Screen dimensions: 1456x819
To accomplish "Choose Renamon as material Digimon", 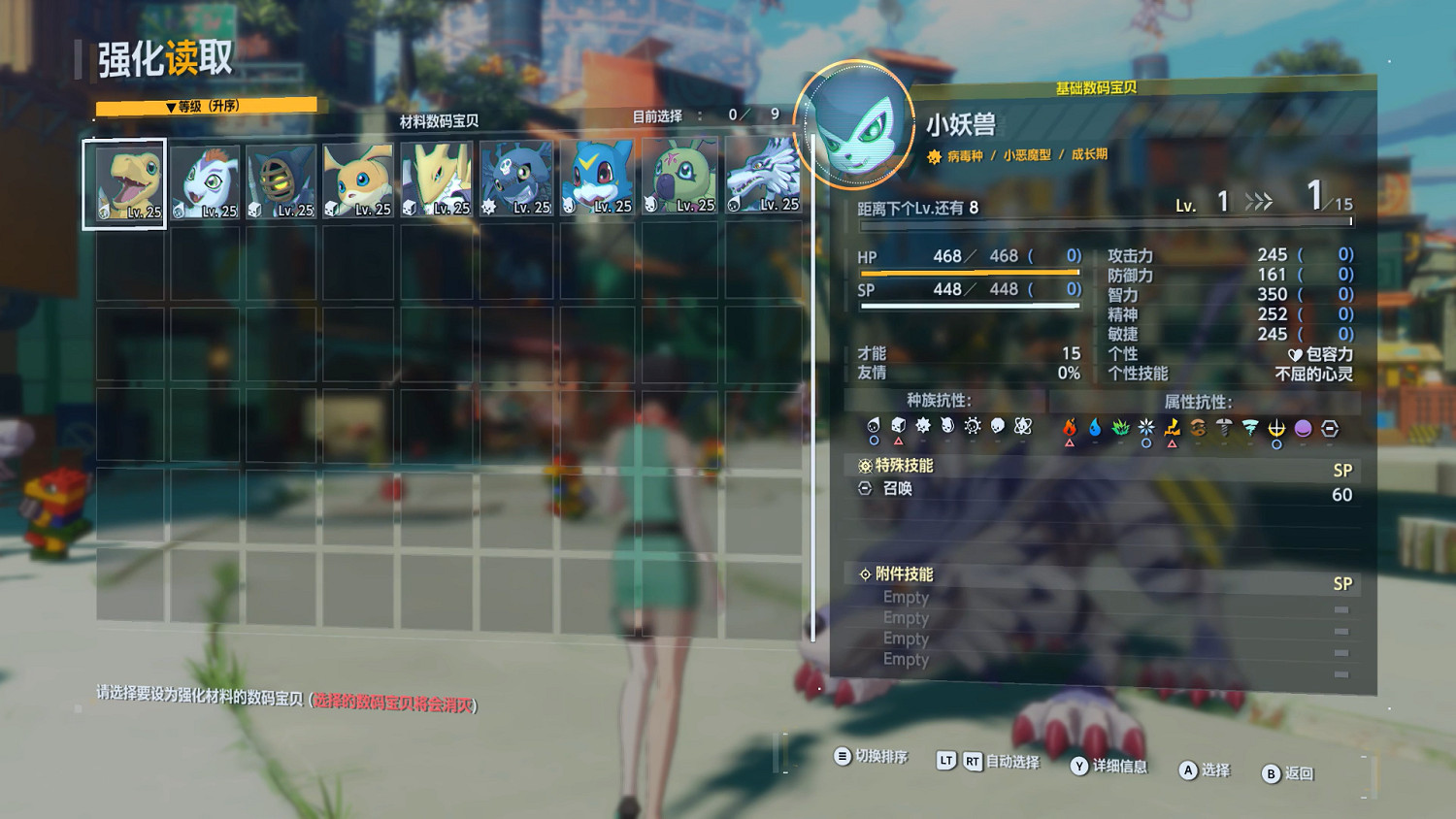I will tap(436, 181).
